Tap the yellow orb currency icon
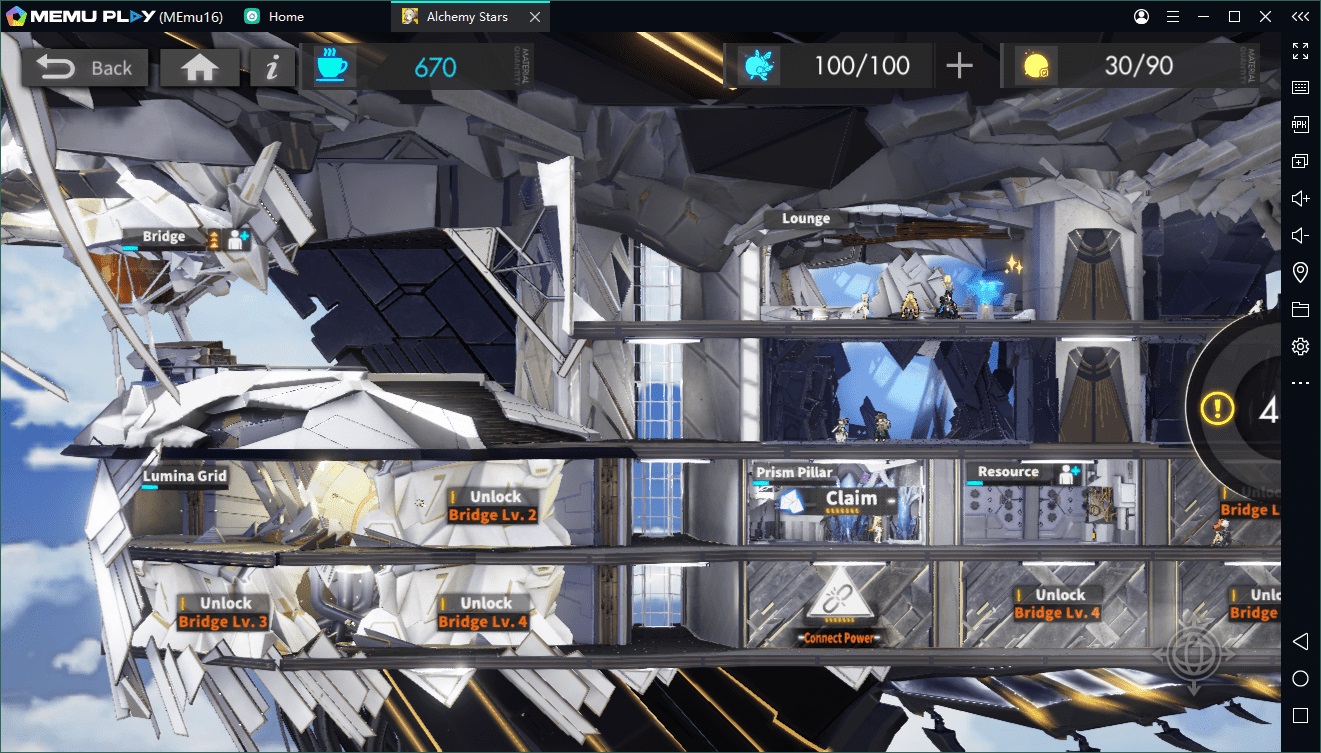Screen dimensions: 1321x753 pos(1035,66)
